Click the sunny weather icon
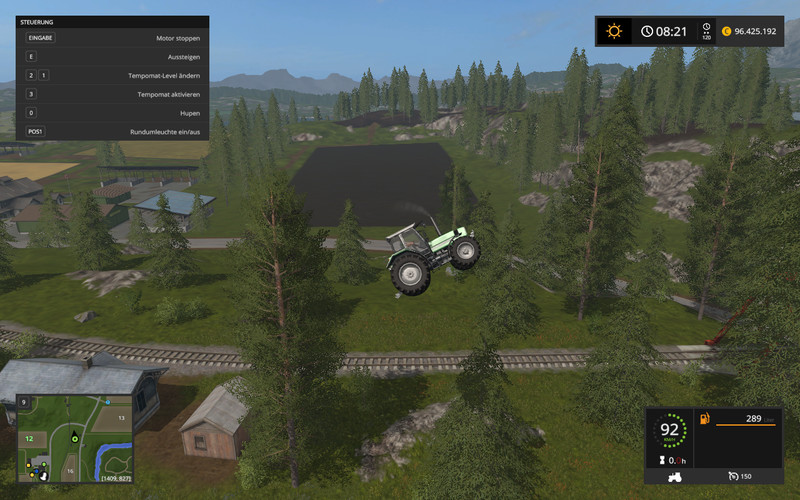 [x=614, y=31]
